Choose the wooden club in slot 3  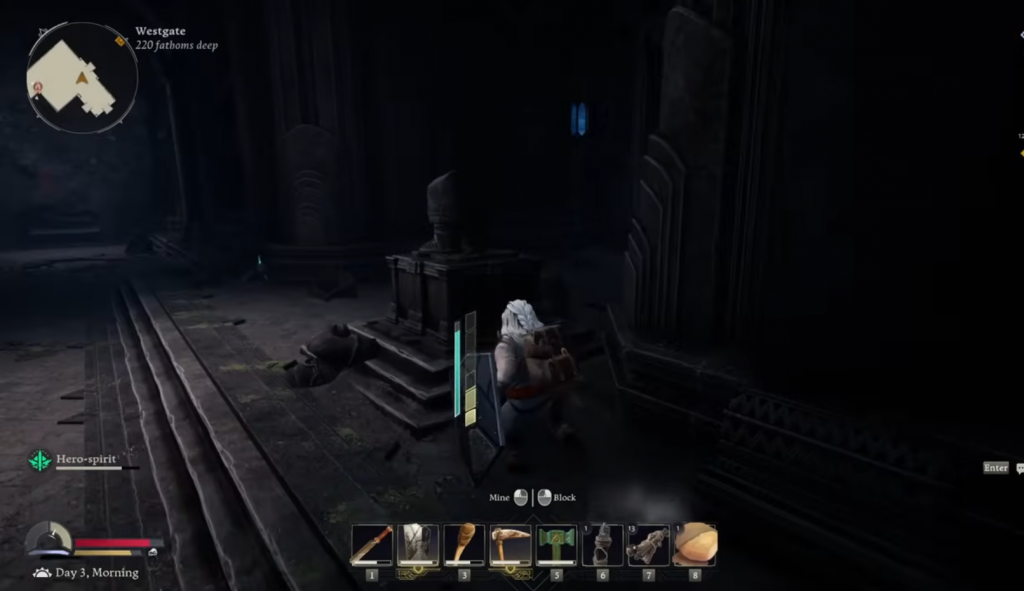464,545
